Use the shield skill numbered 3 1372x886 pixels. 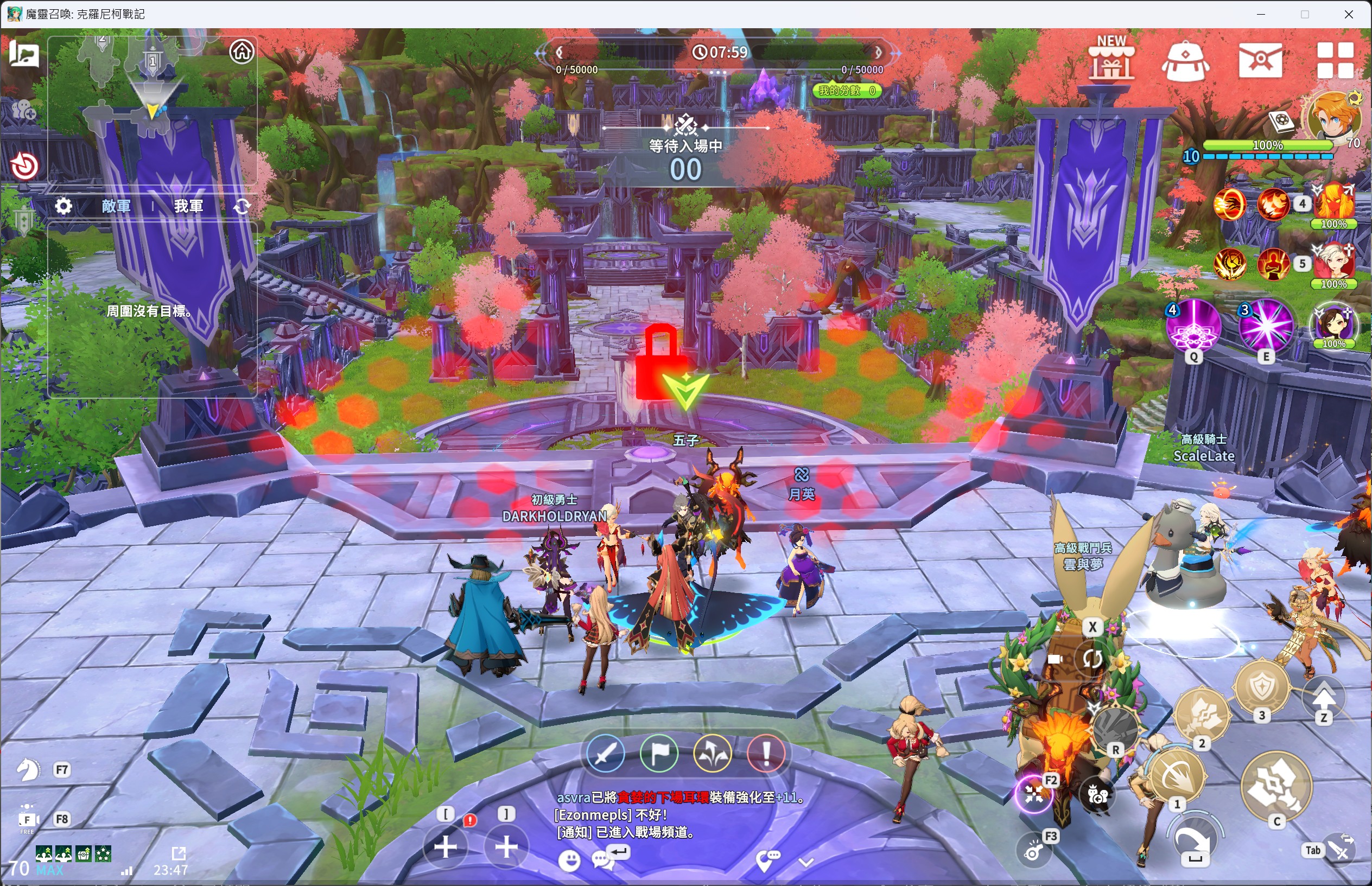(1261, 687)
